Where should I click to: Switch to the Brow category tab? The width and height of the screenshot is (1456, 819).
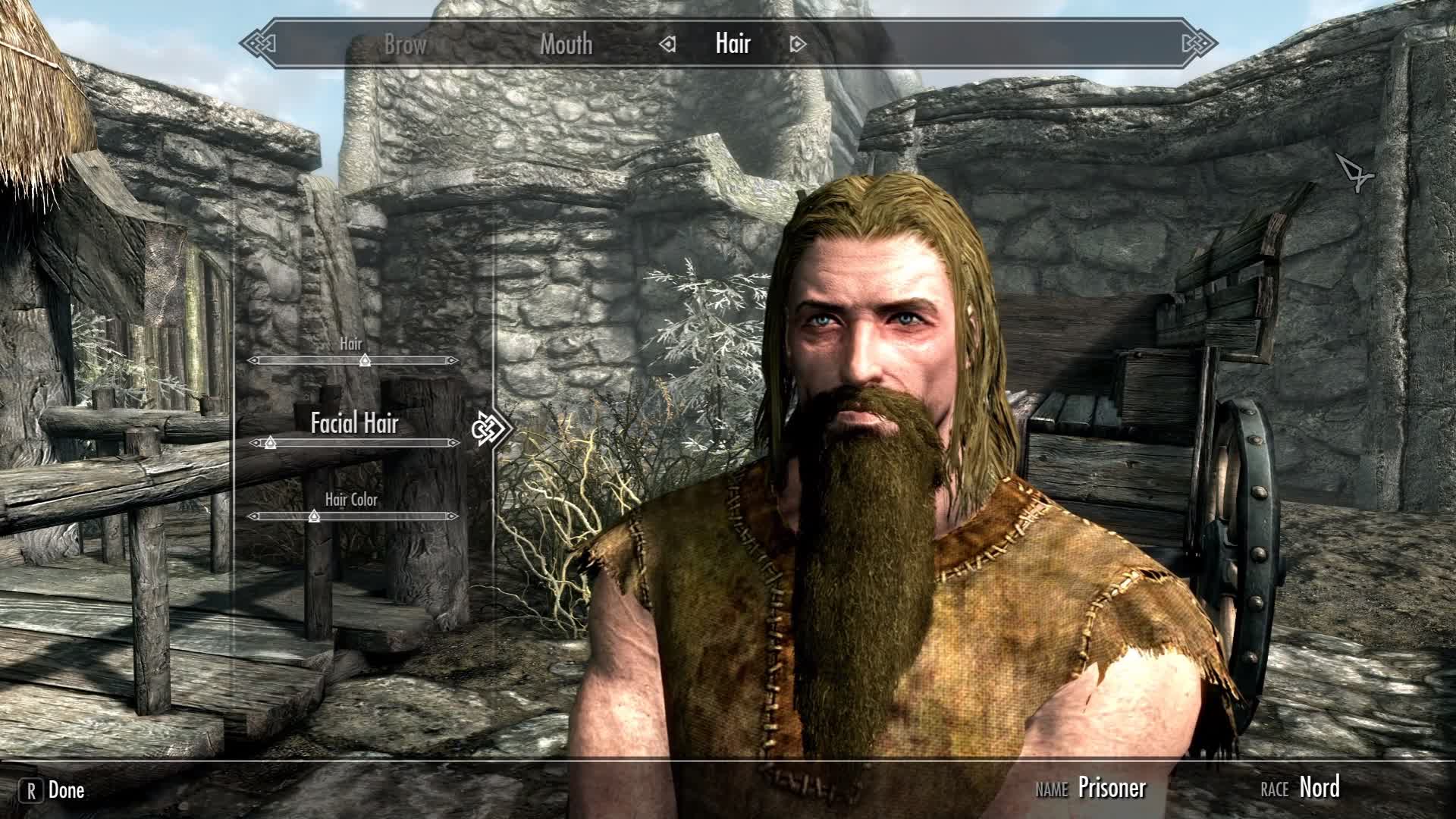(x=405, y=44)
